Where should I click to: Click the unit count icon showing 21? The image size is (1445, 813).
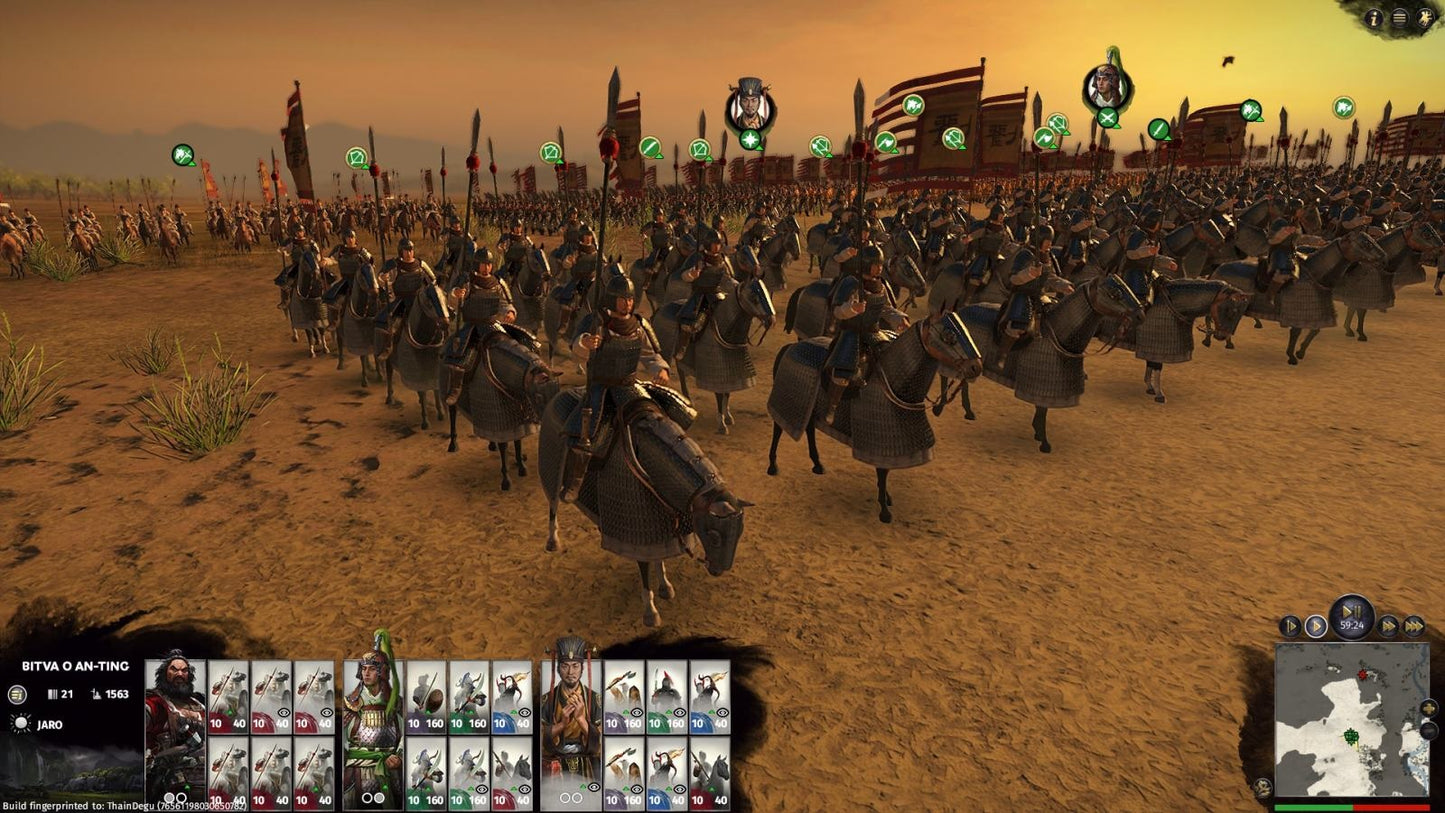pyautogui.click(x=55, y=695)
